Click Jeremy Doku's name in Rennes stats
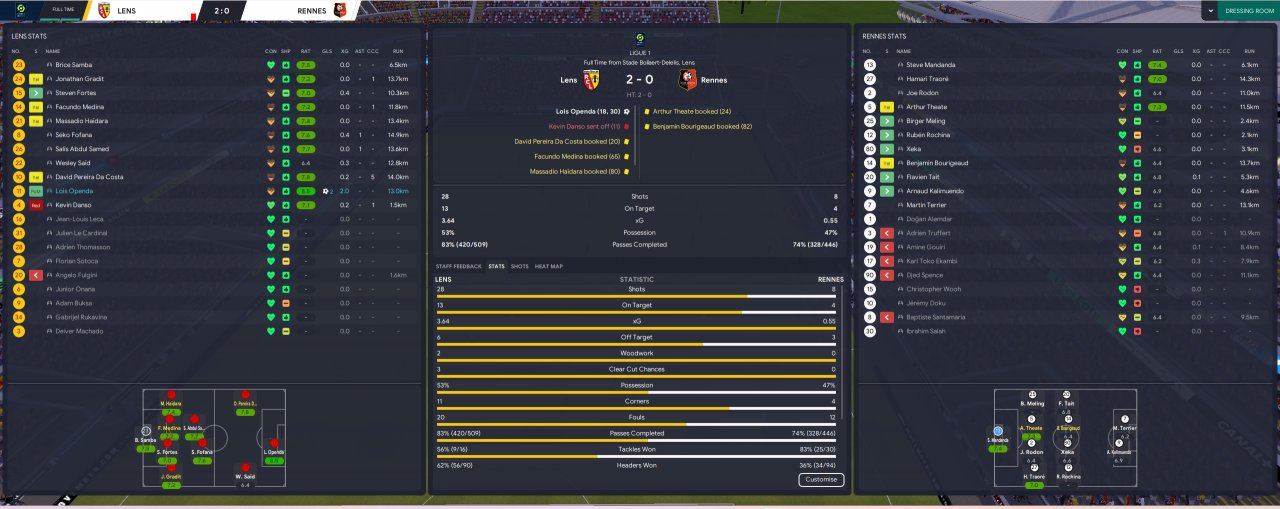1280x509 pixels. pyautogui.click(x=923, y=303)
